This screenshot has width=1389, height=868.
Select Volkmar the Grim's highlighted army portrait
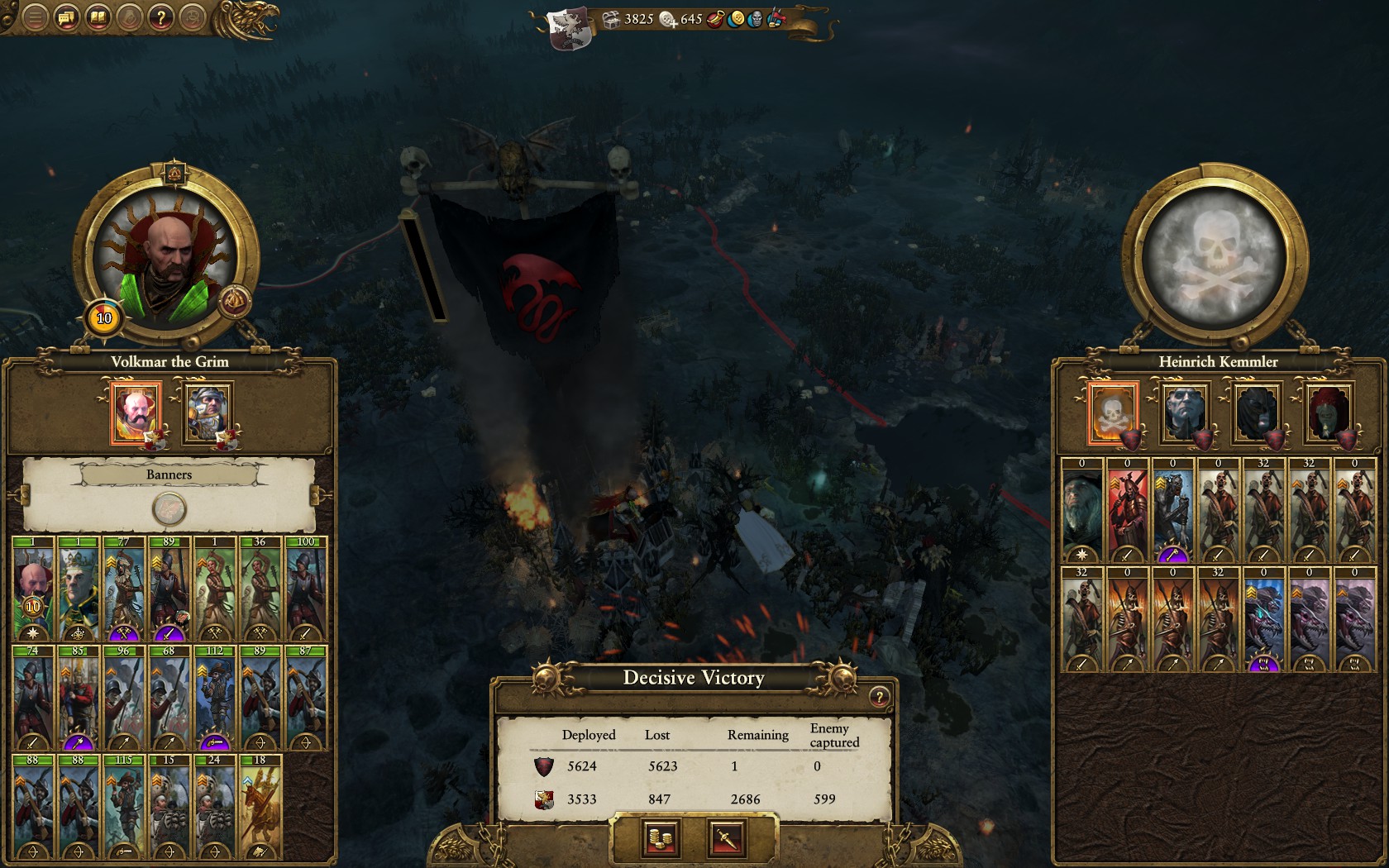click(x=136, y=413)
